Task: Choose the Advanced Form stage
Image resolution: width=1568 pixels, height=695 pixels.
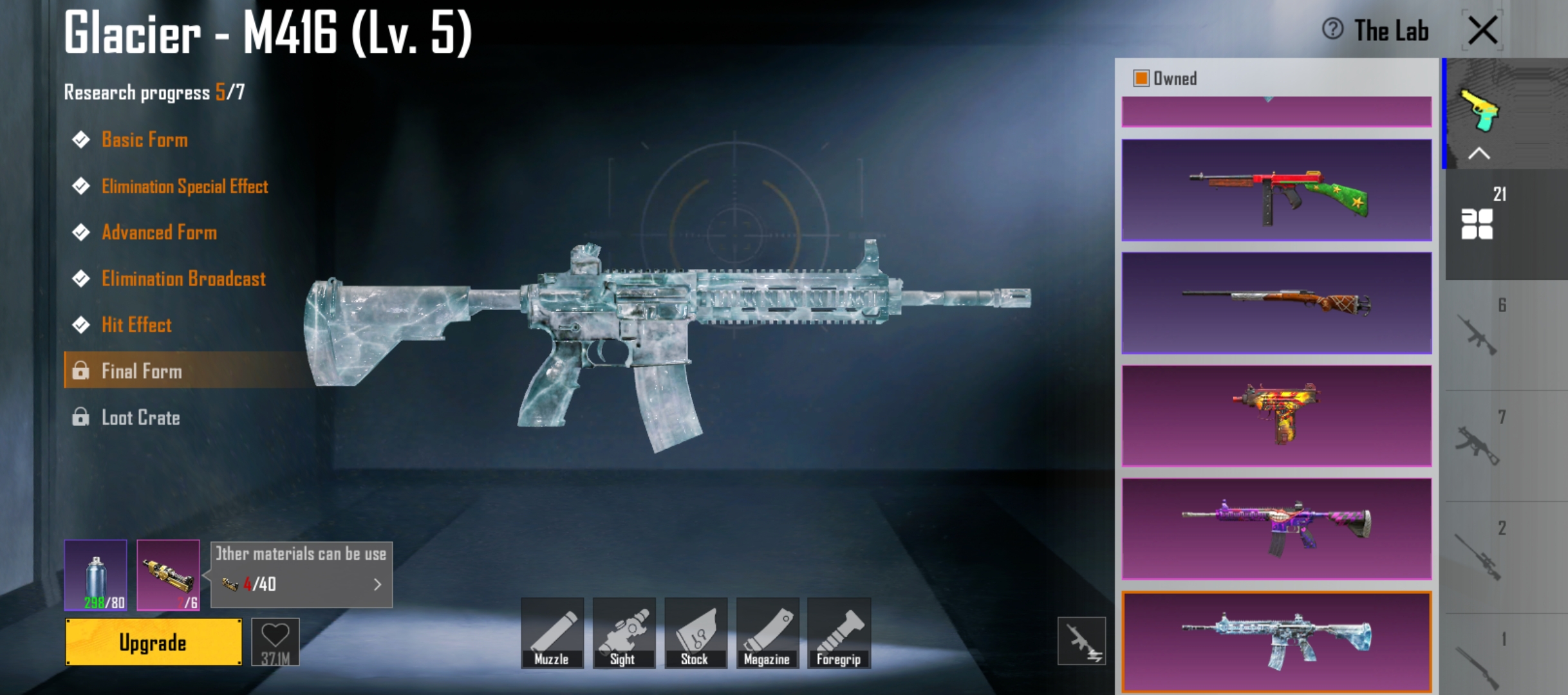Action: pos(159,232)
